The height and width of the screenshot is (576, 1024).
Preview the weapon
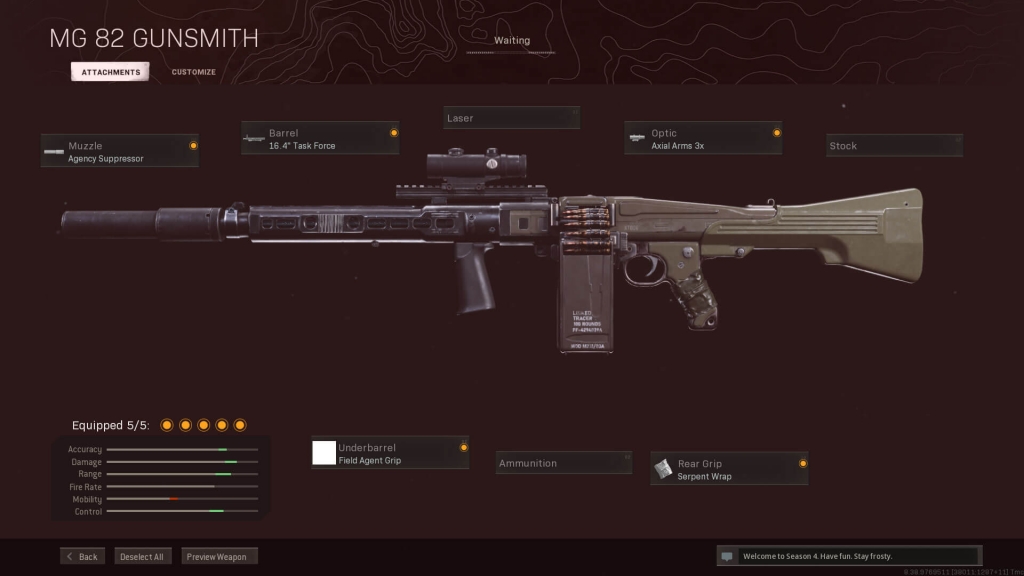click(x=220, y=556)
